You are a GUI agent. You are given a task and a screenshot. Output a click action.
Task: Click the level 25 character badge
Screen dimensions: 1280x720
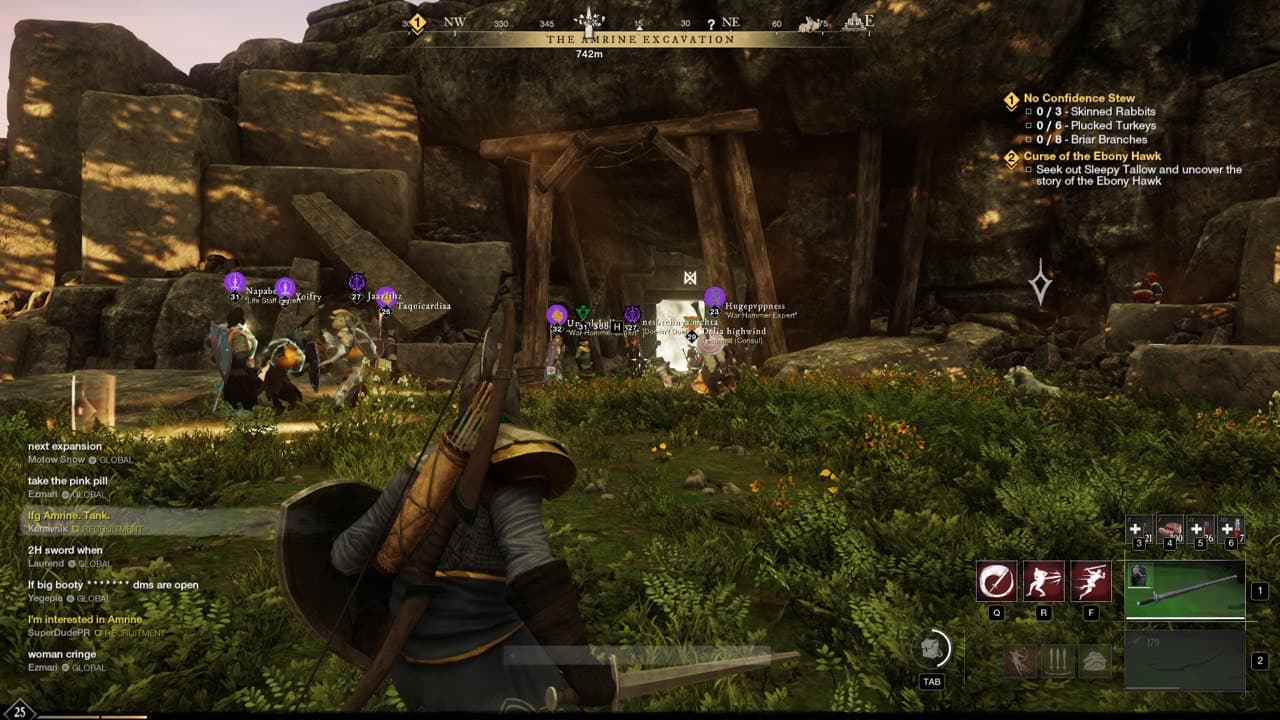tap(20, 711)
